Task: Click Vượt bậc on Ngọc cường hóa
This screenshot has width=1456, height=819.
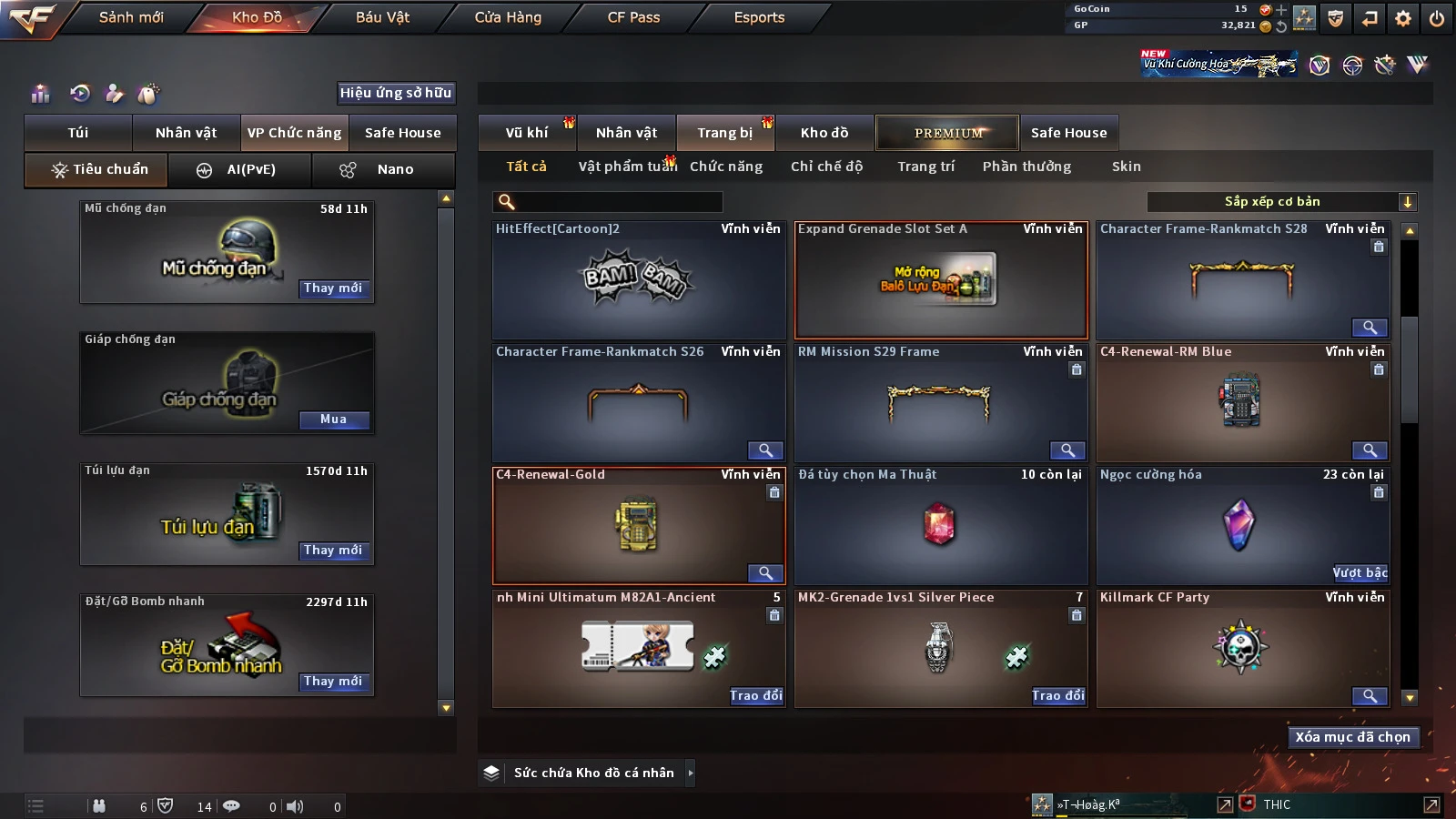Action: [x=1360, y=572]
